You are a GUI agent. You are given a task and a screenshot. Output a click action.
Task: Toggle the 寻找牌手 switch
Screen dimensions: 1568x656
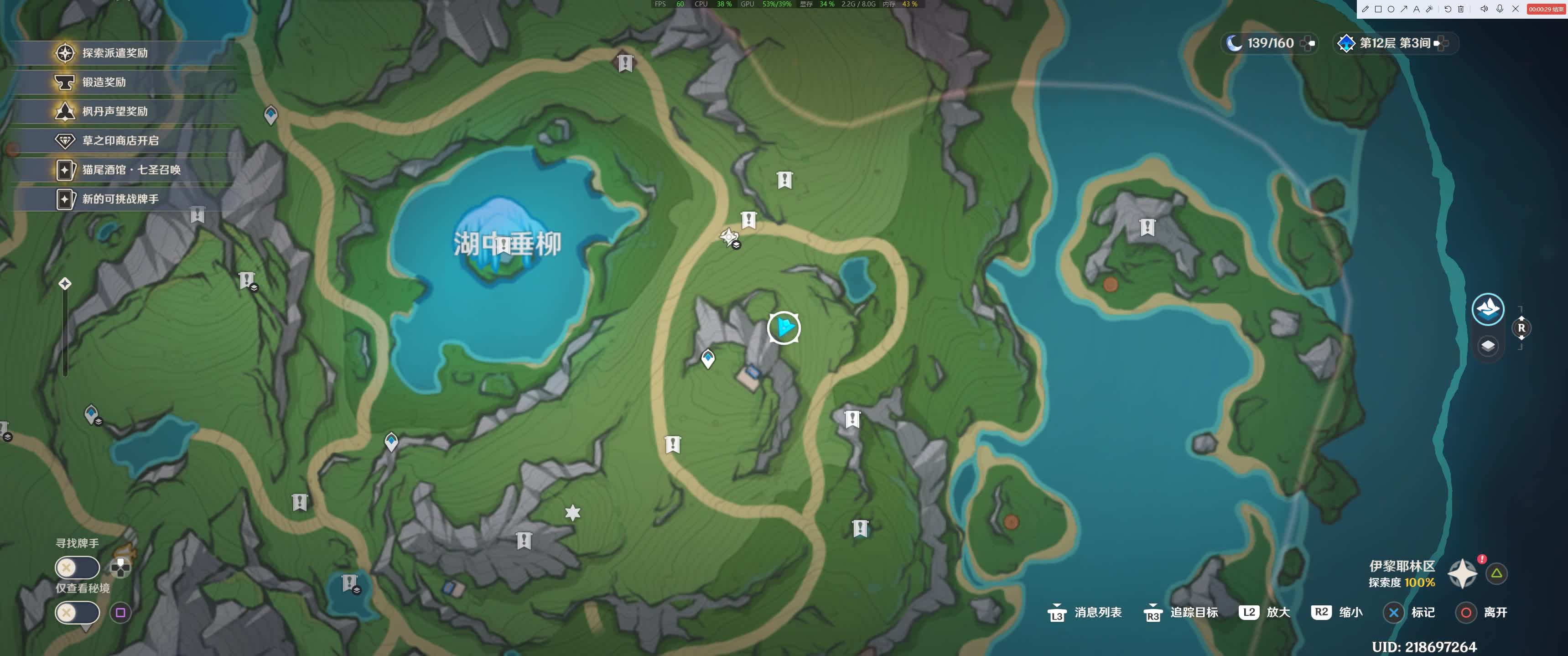click(77, 567)
